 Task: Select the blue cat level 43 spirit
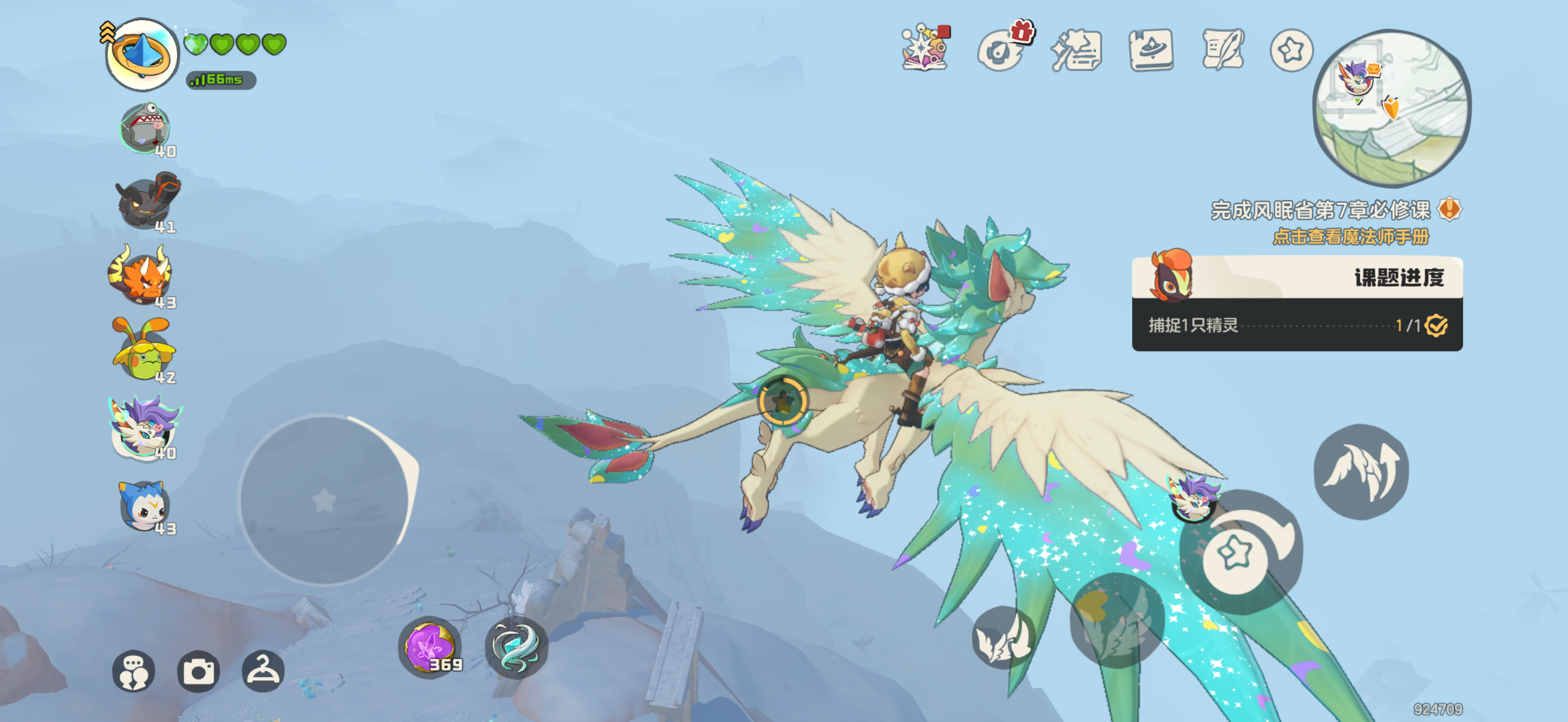tap(144, 505)
